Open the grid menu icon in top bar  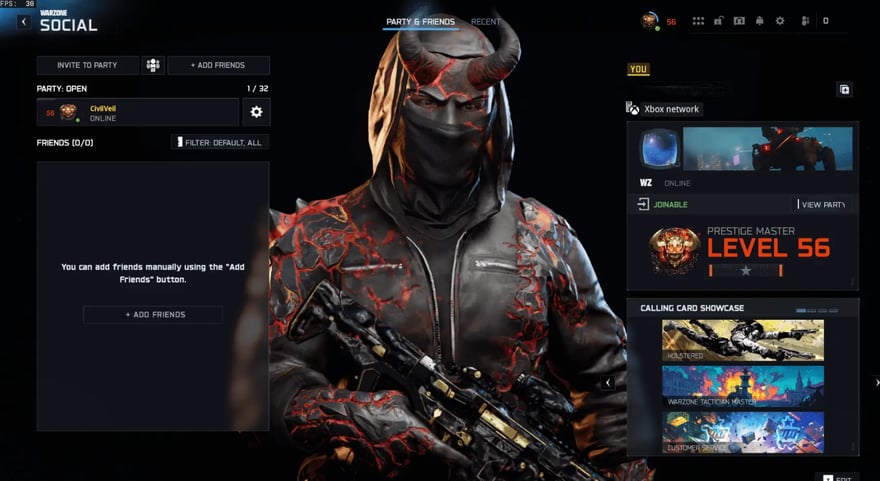pyautogui.click(x=698, y=21)
